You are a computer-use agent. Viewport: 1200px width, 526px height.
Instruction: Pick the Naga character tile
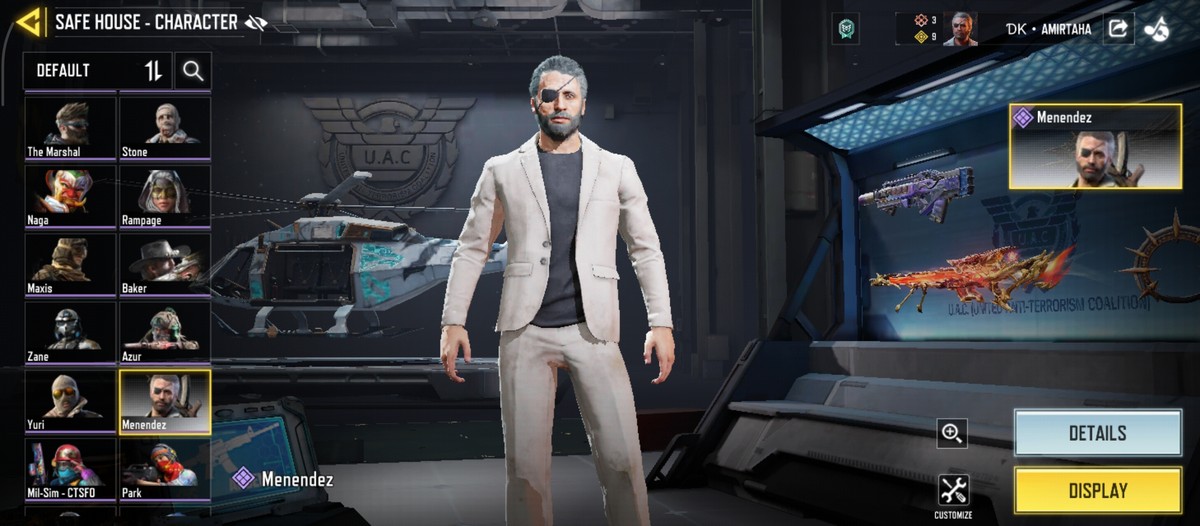(70, 195)
